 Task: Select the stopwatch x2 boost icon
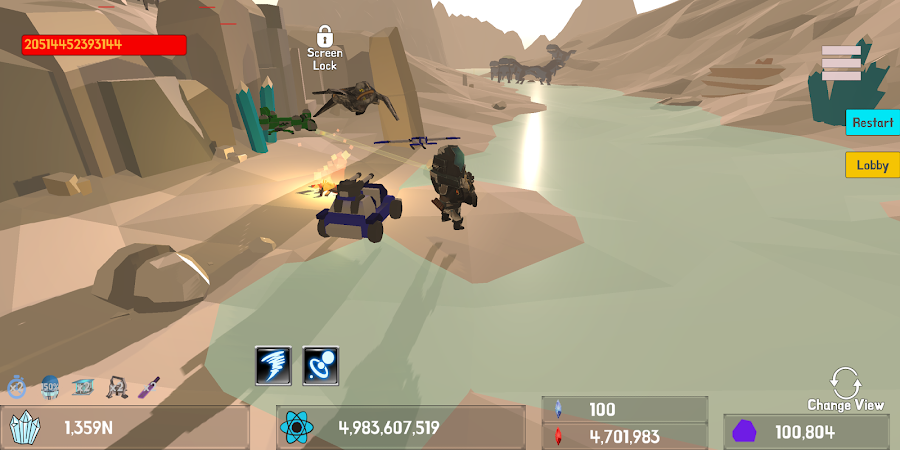pos(17,386)
